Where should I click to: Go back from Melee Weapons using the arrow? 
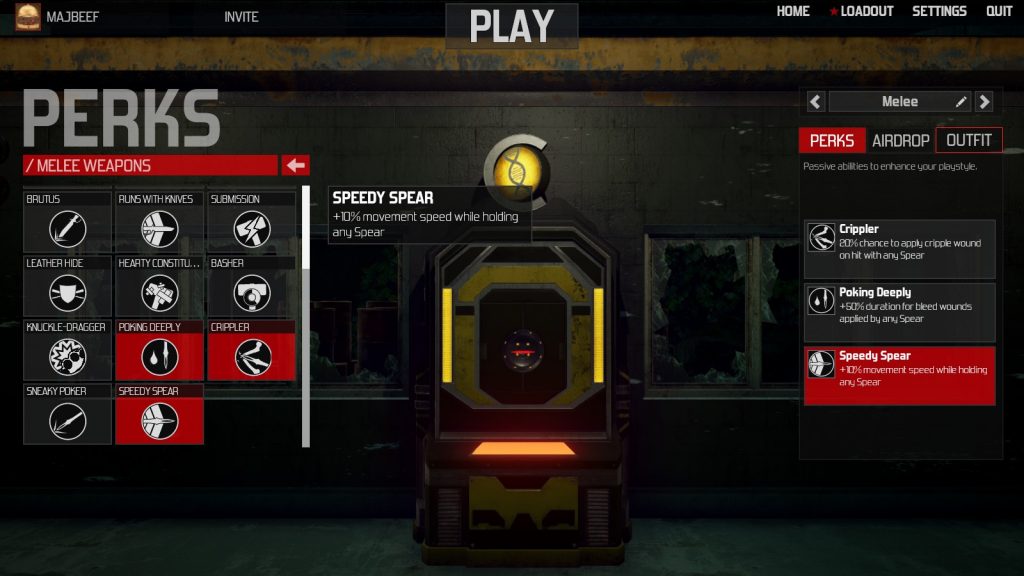tap(296, 165)
